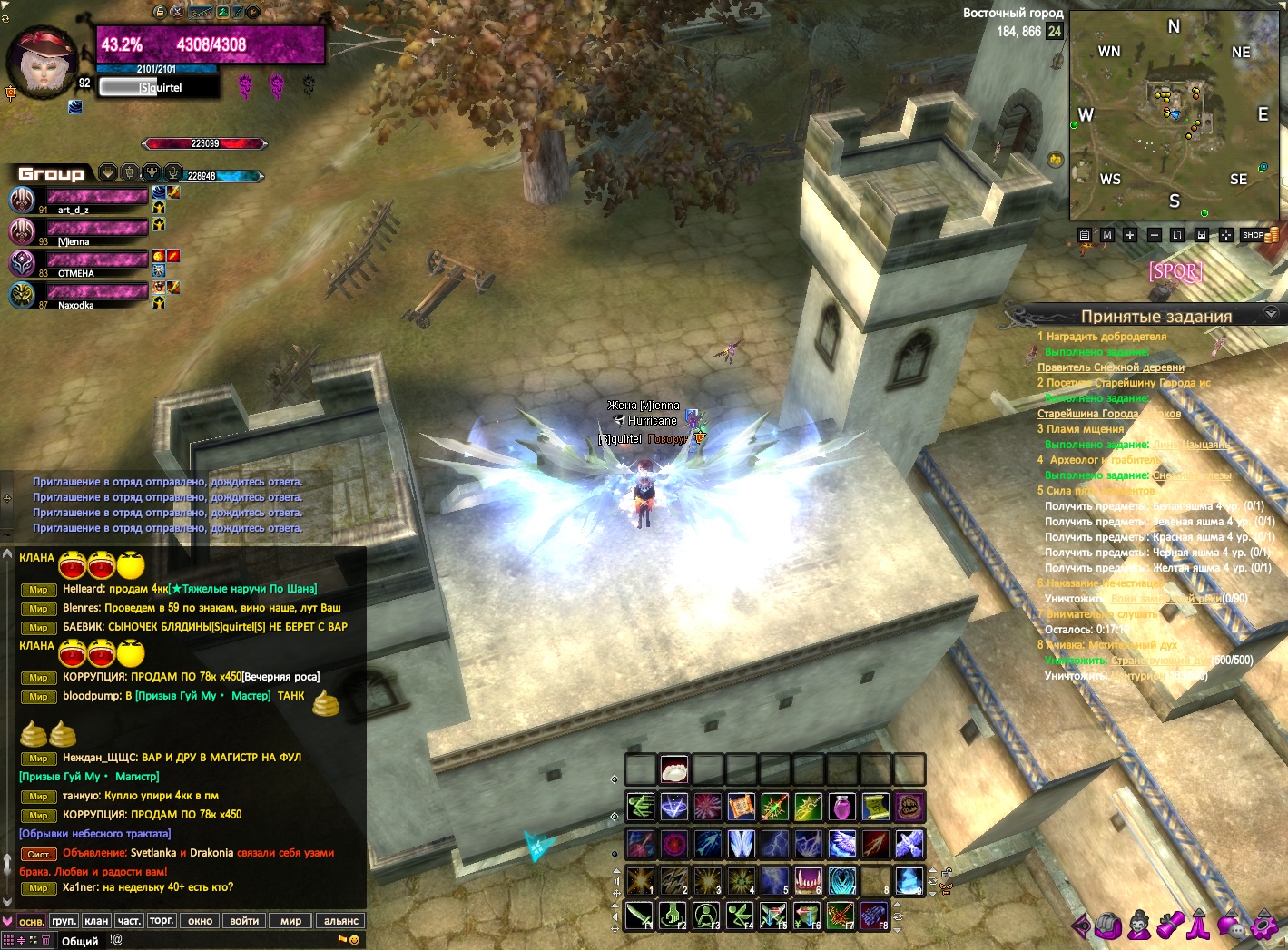Activate the meditation skill on F3
This screenshot has width=1288, height=950.
click(x=706, y=915)
